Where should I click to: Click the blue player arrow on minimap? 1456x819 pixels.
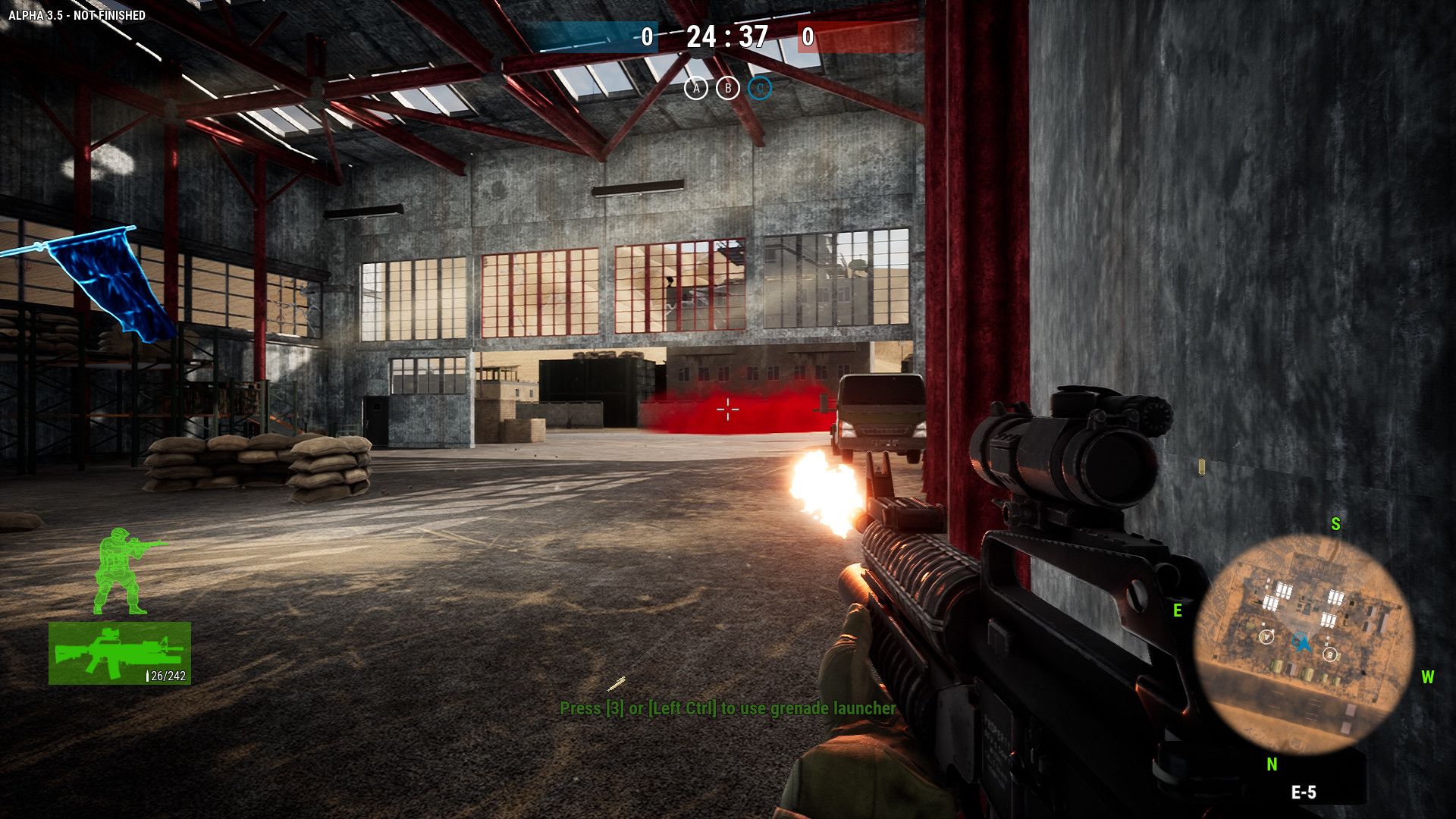(1302, 644)
